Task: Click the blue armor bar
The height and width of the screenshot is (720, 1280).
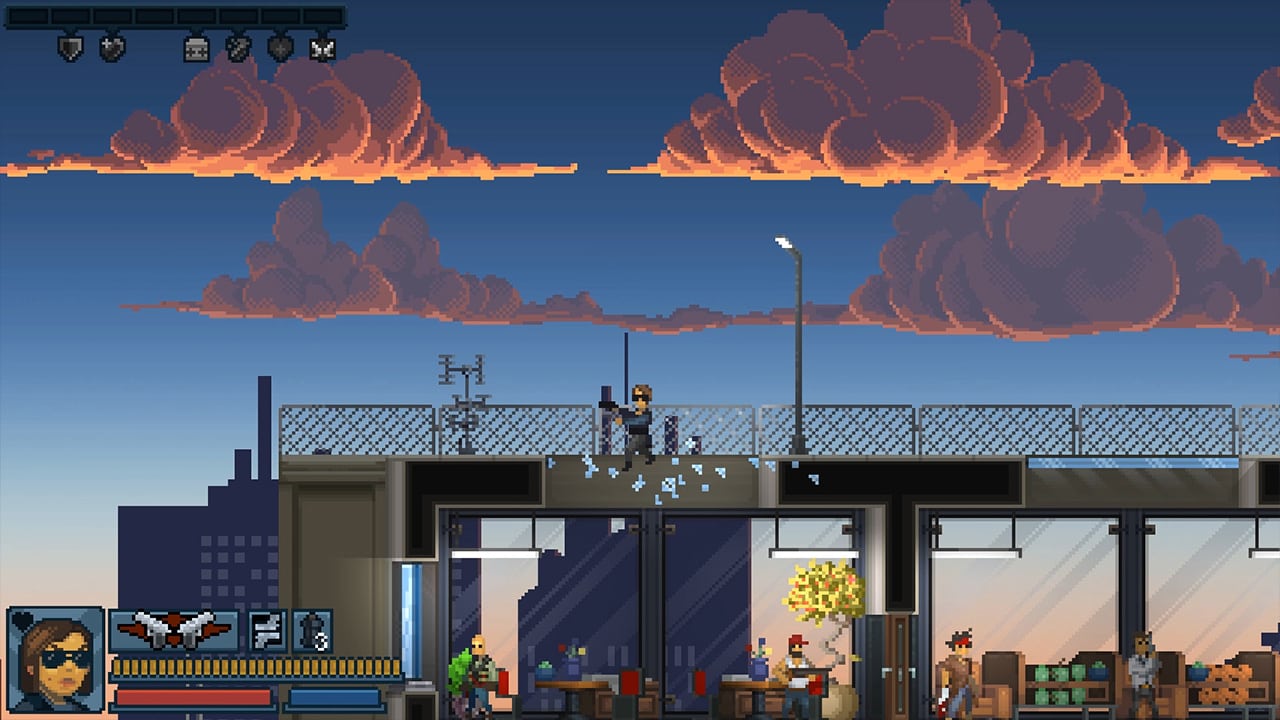Action: click(335, 697)
